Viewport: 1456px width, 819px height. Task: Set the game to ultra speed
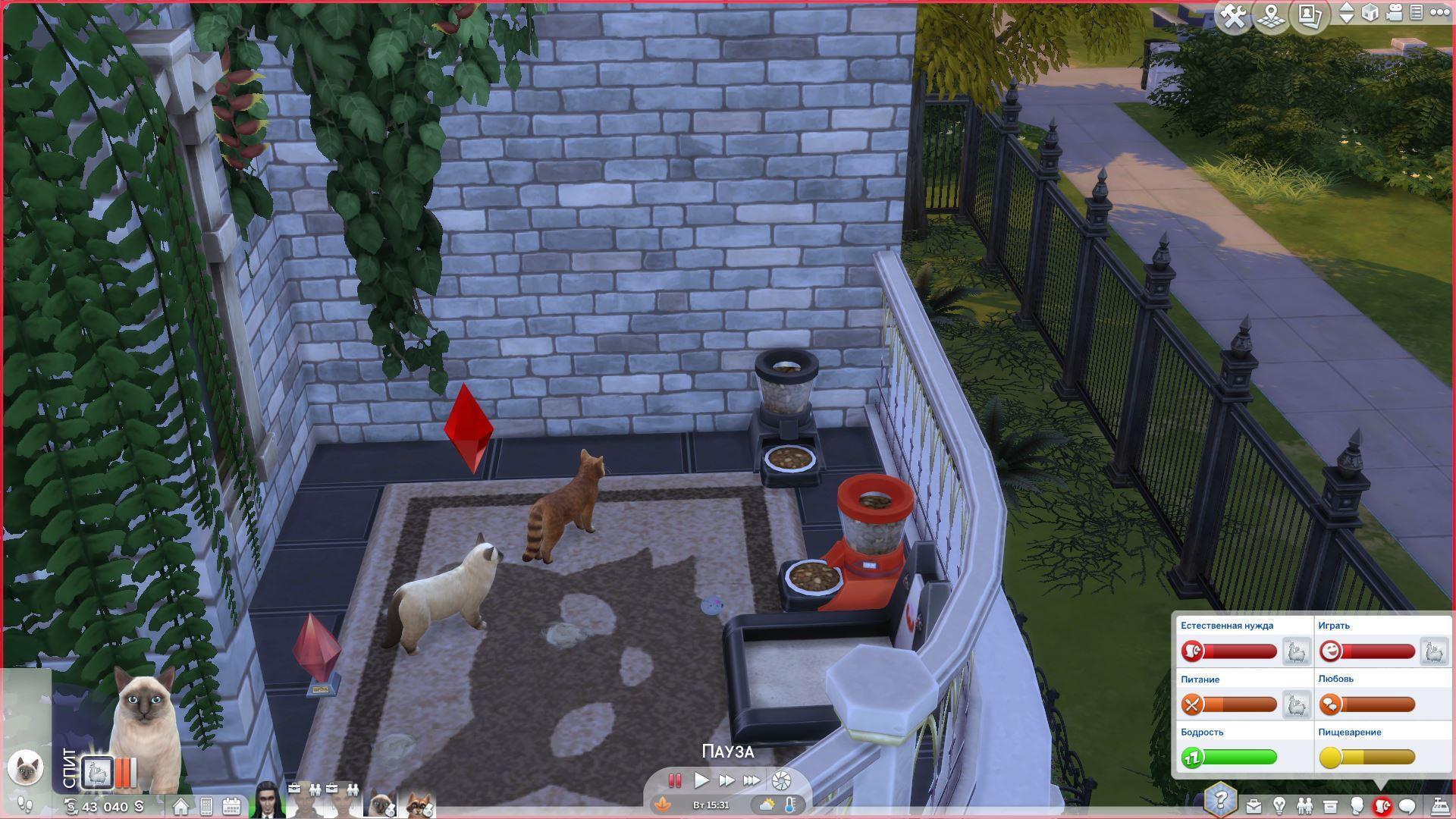pyautogui.click(x=752, y=780)
